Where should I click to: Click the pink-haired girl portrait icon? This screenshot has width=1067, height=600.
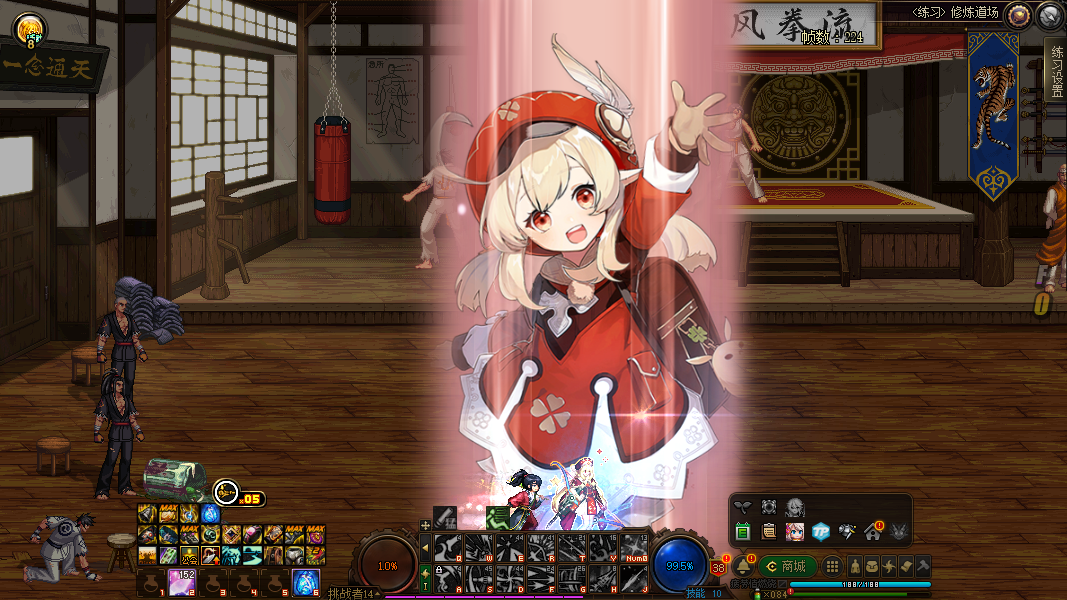(x=795, y=531)
